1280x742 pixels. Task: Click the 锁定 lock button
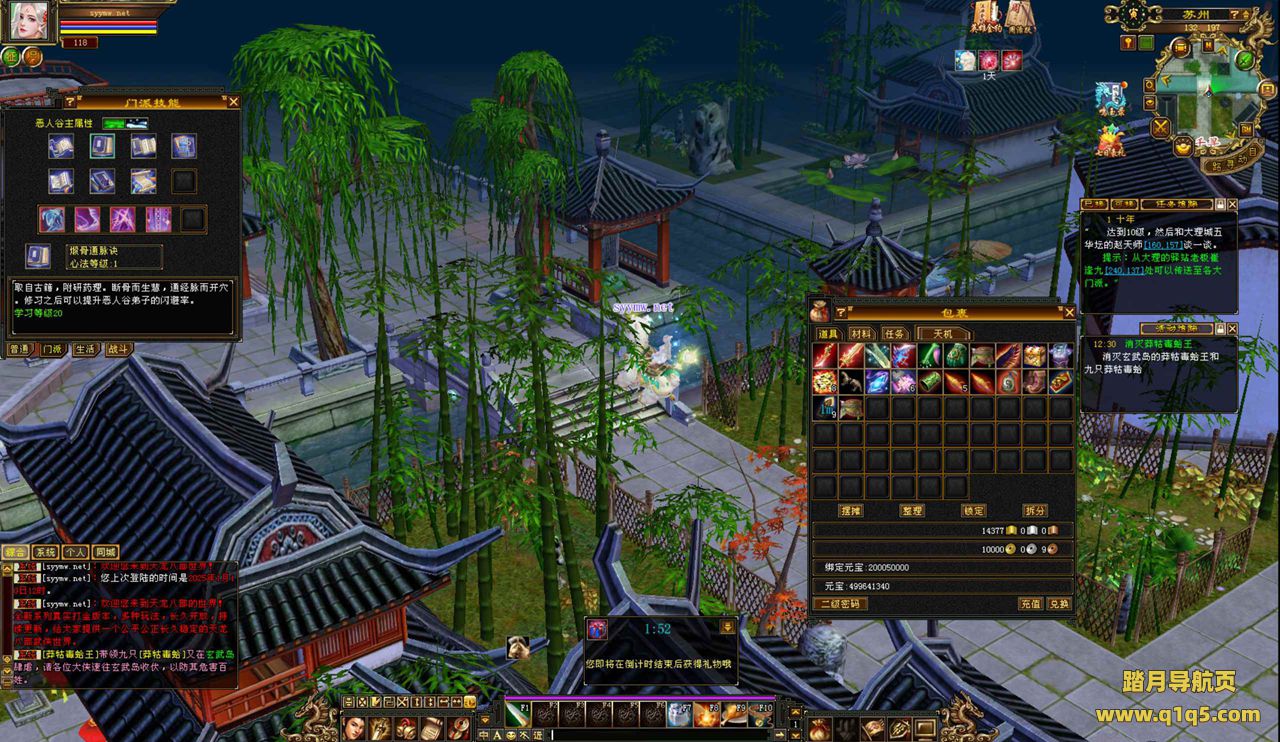pyautogui.click(x=973, y=511)
